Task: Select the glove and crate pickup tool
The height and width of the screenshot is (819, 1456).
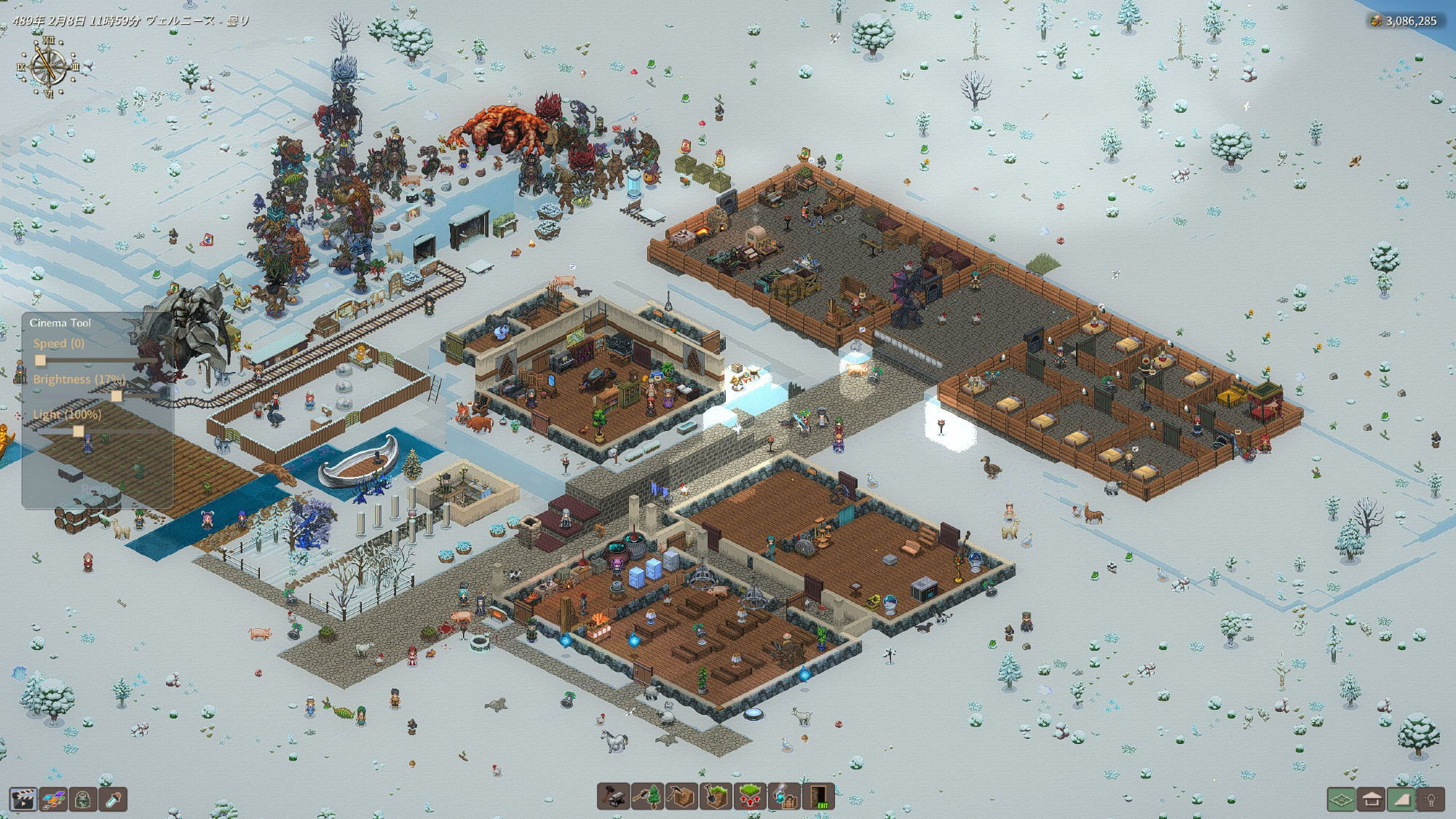Action: (x=784, y=796)
